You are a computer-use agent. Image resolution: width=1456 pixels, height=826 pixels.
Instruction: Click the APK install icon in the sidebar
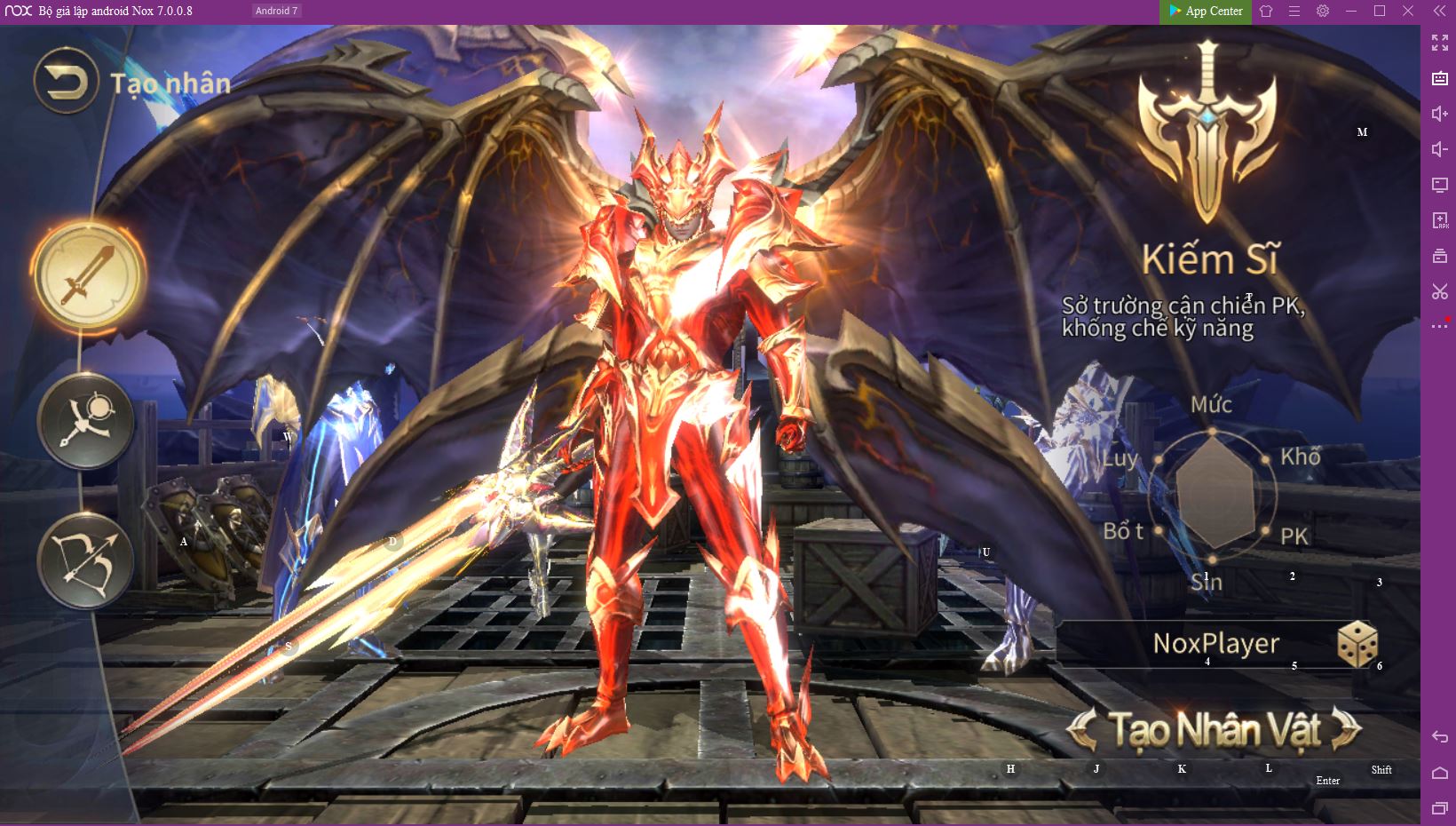(x=1440, y=220)
